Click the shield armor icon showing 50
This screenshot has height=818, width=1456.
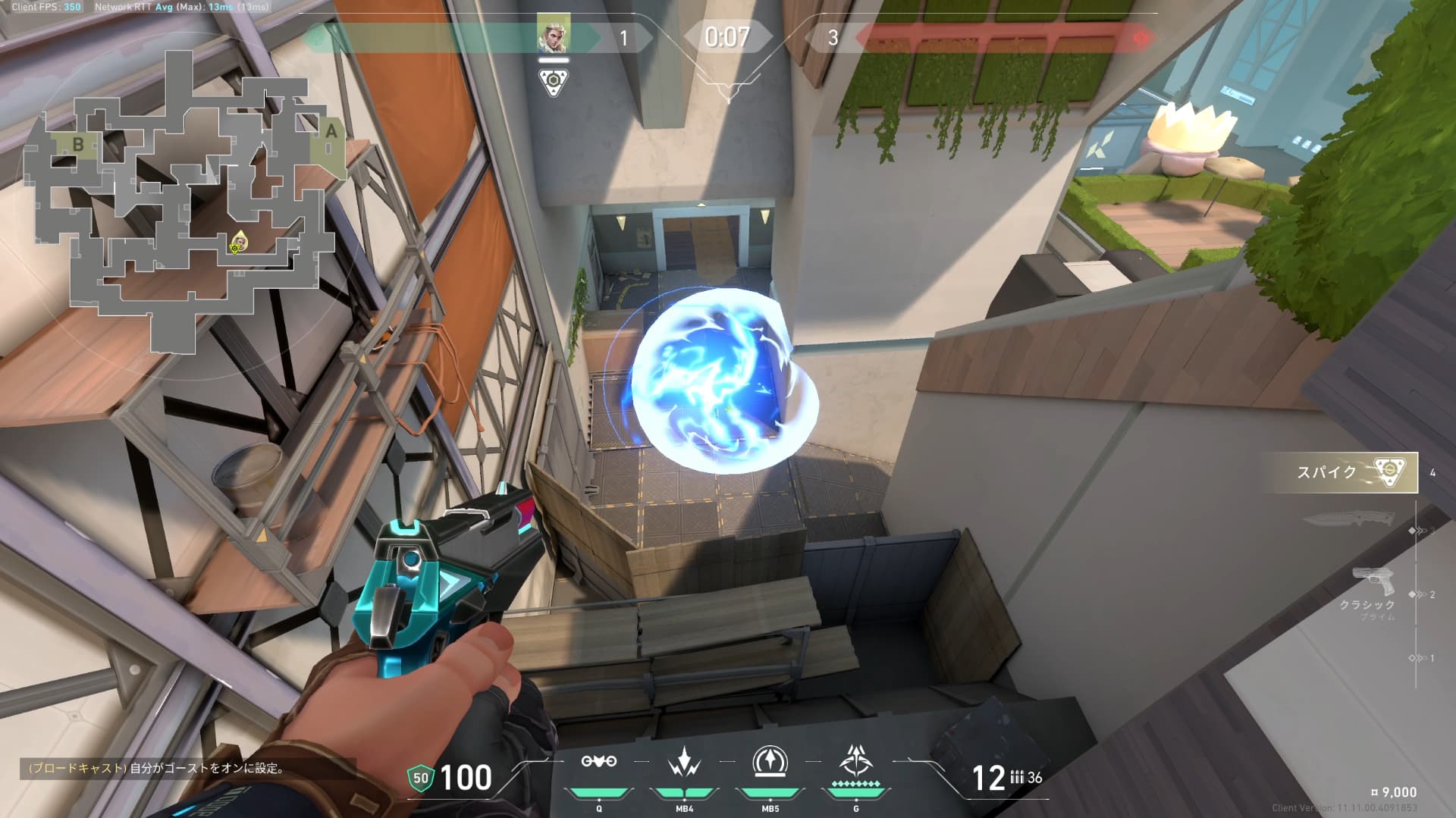pyautogui.click(x=420, y=778)
